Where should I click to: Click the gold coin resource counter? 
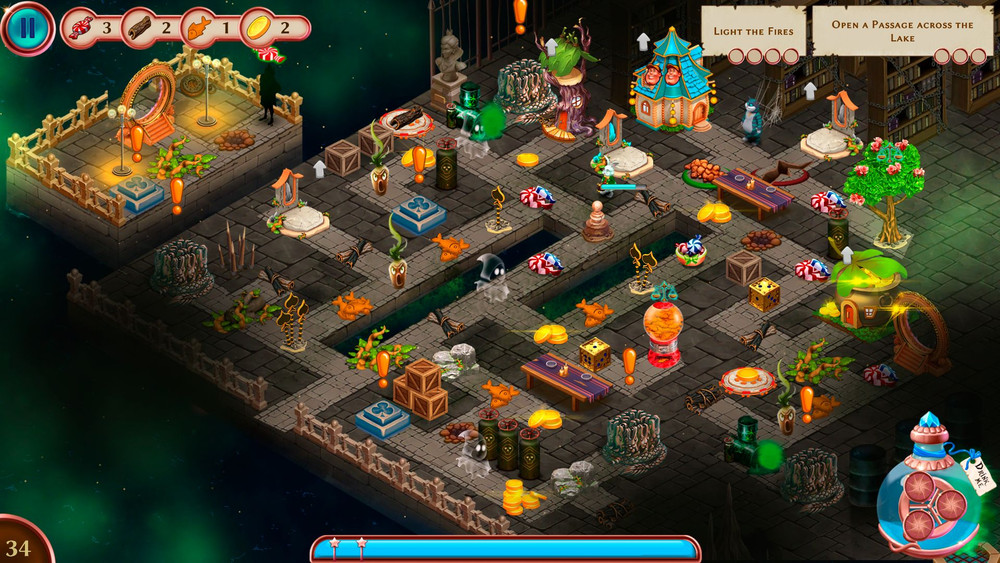pyautogui.click(x=270, y=28)
